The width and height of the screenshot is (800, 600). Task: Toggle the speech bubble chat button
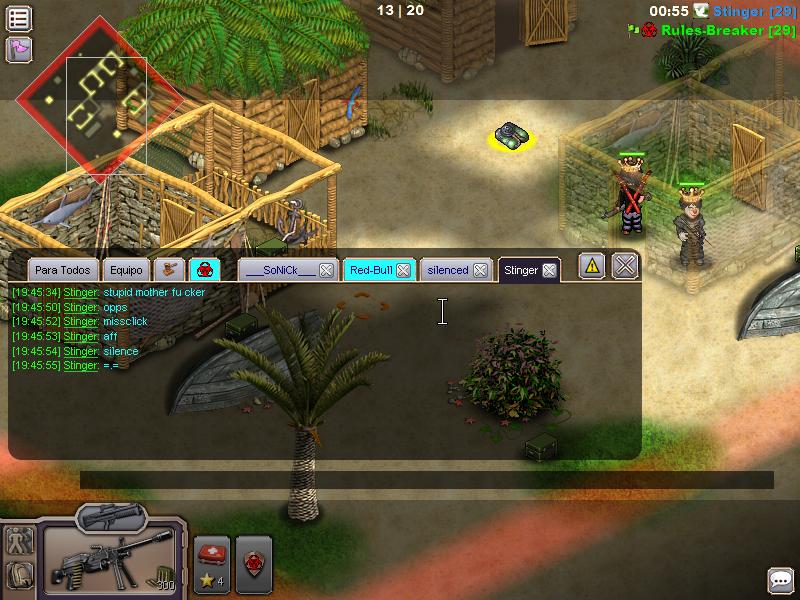(x=780, y=580)
